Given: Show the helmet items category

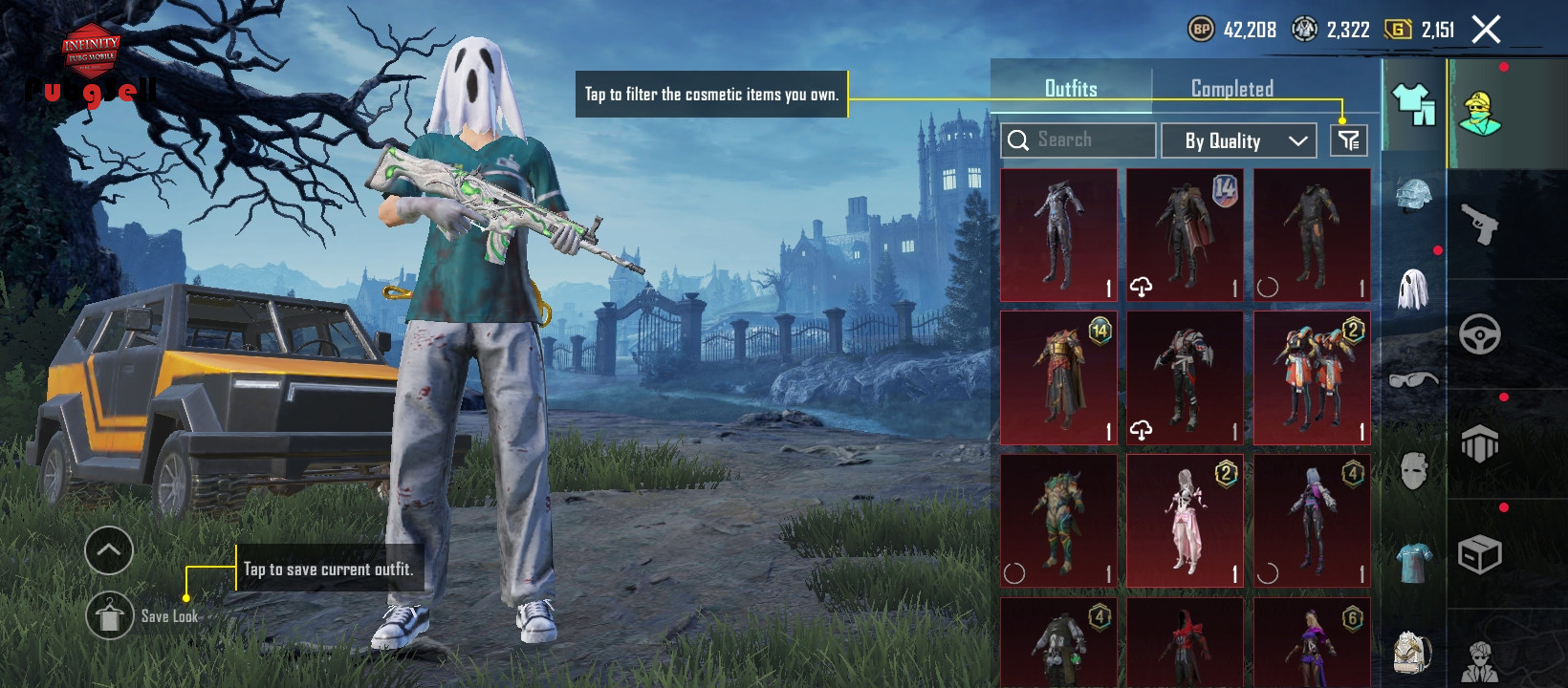Looking at the screenshot, I should tap(1413, 194).
